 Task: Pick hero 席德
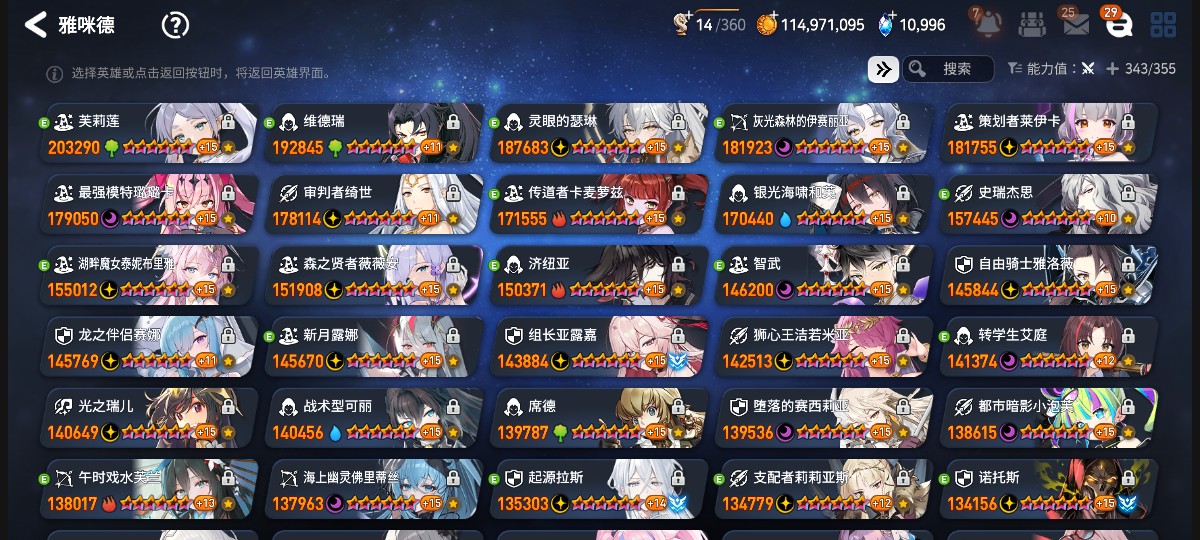[600, 419]
